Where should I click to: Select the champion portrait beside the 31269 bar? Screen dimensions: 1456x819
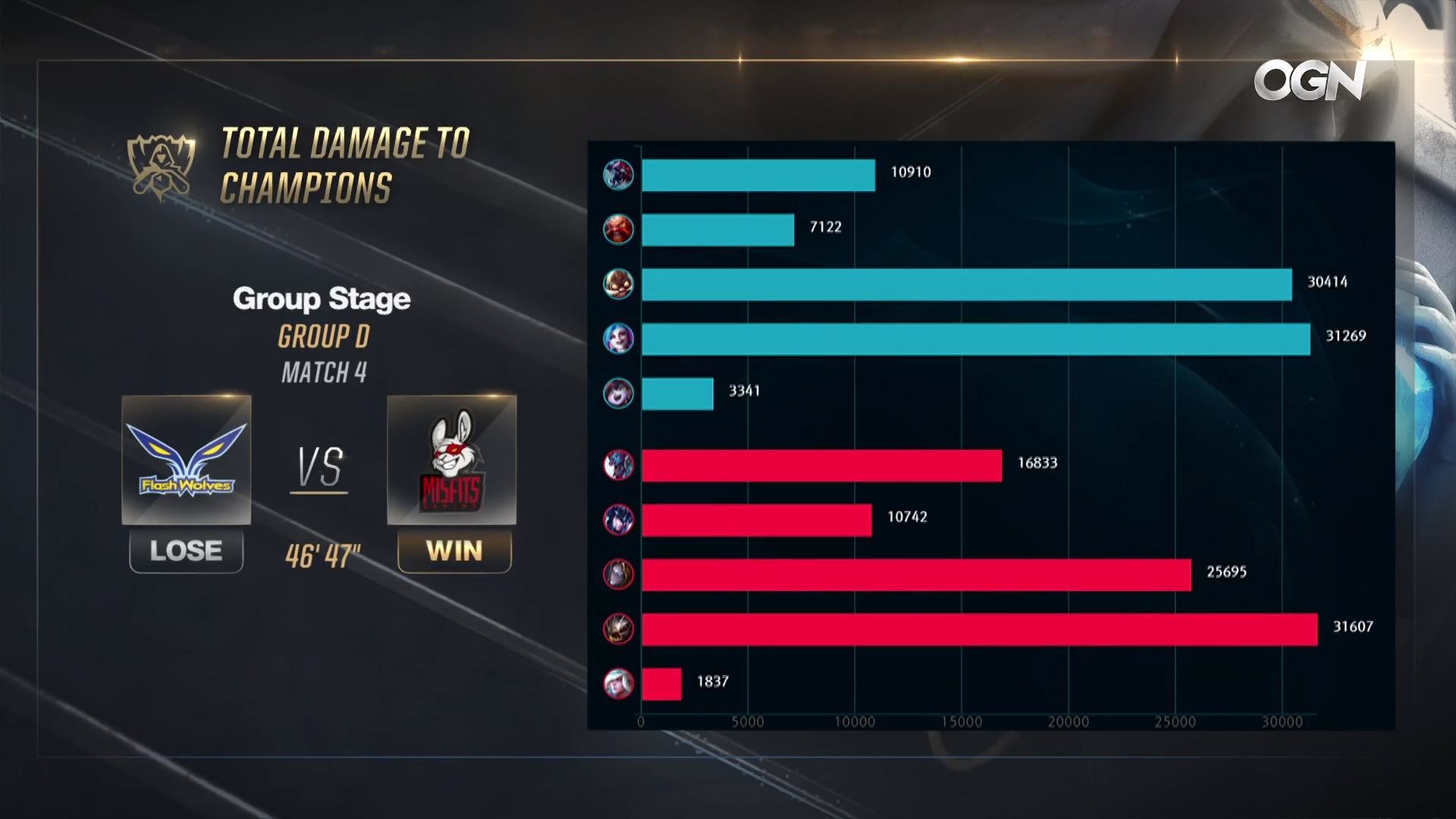(618, 338)
